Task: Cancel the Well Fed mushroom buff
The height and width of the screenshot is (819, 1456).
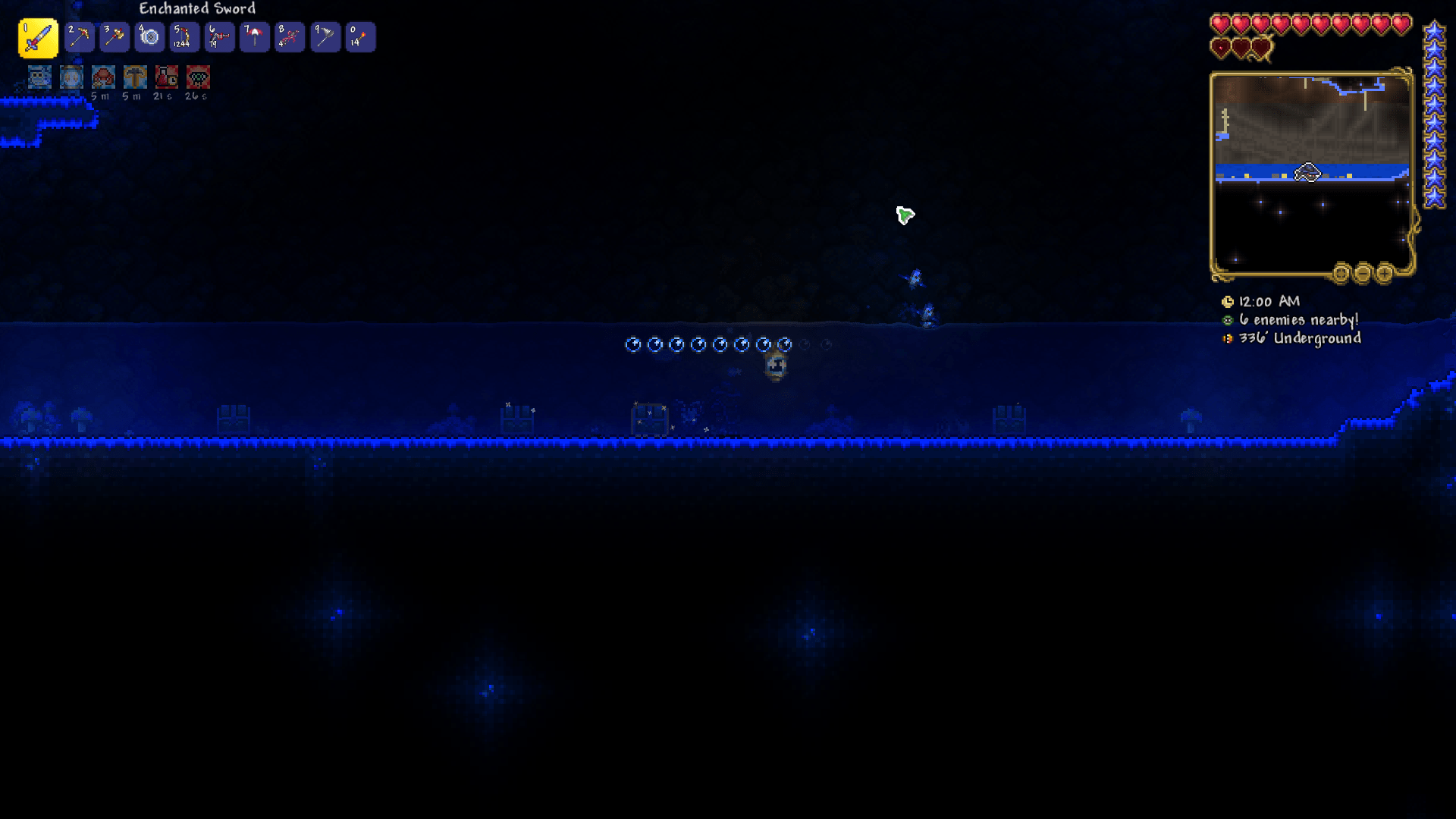Action: 134,77
